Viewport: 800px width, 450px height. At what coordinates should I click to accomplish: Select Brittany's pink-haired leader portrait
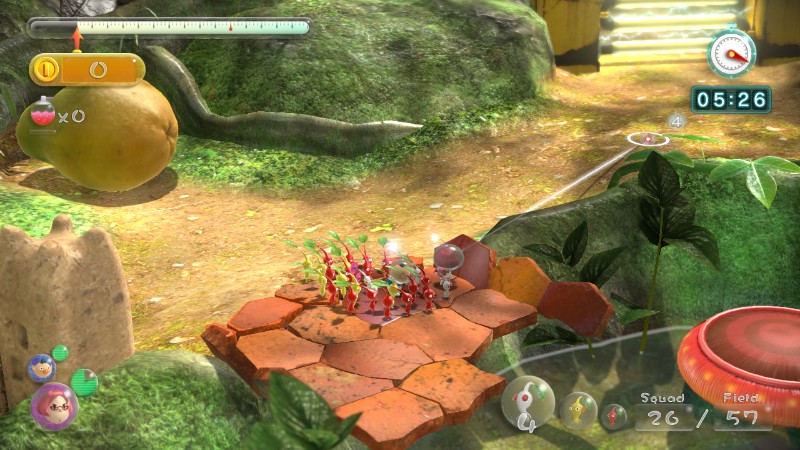pos(53,406)
